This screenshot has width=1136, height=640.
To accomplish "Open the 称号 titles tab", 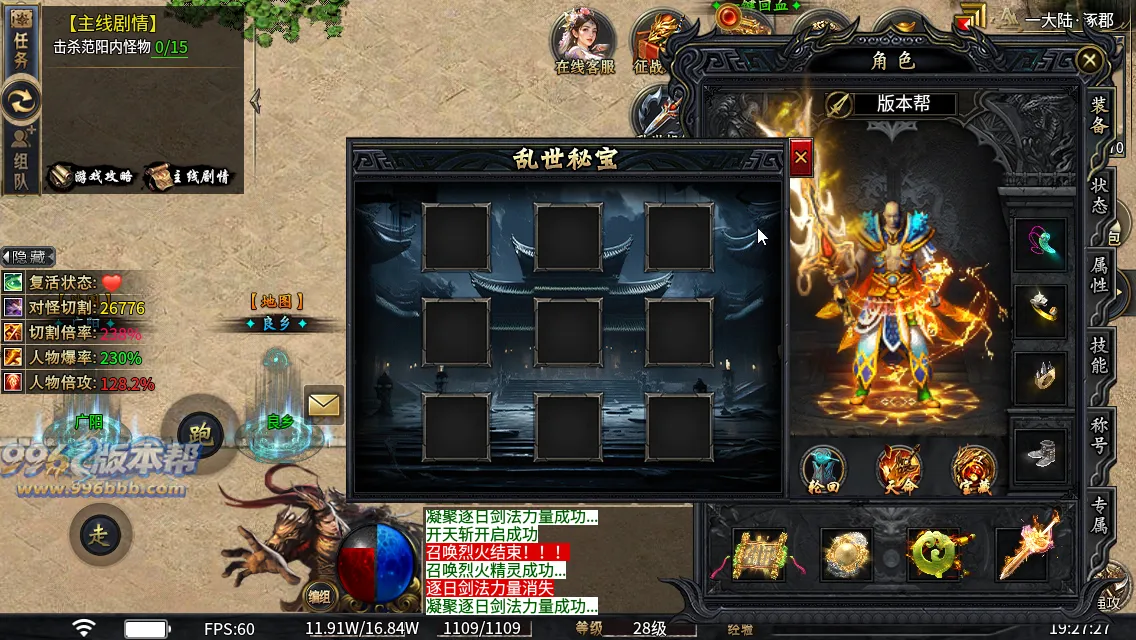I will [x=1099, y=435].
